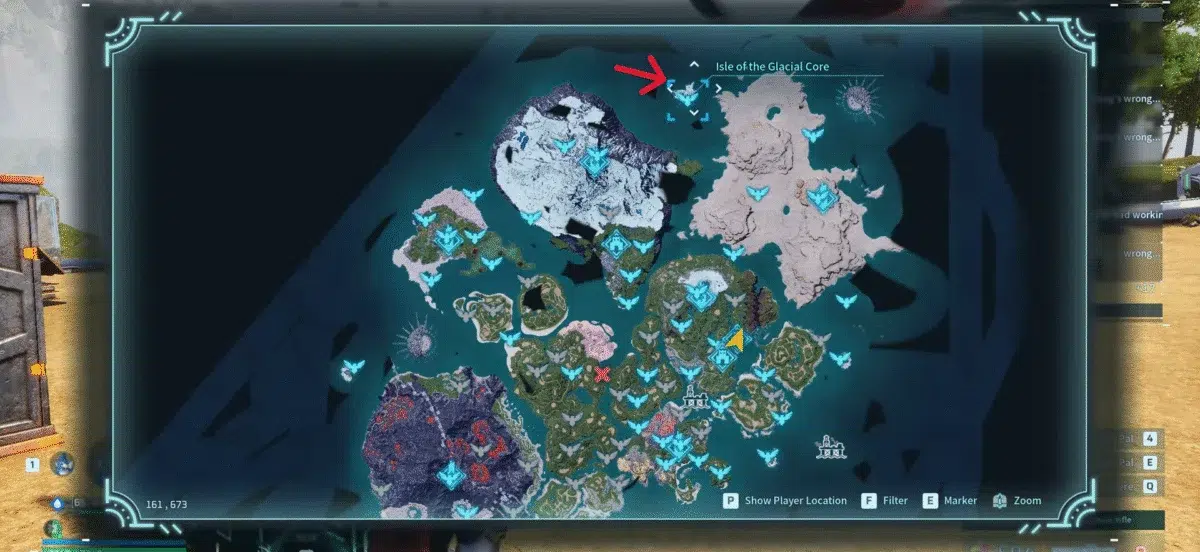Viewport: 1200px width, 552px height.
Task: Click the diamond tower icon on the central snowcapped peak
Action: 699,294
